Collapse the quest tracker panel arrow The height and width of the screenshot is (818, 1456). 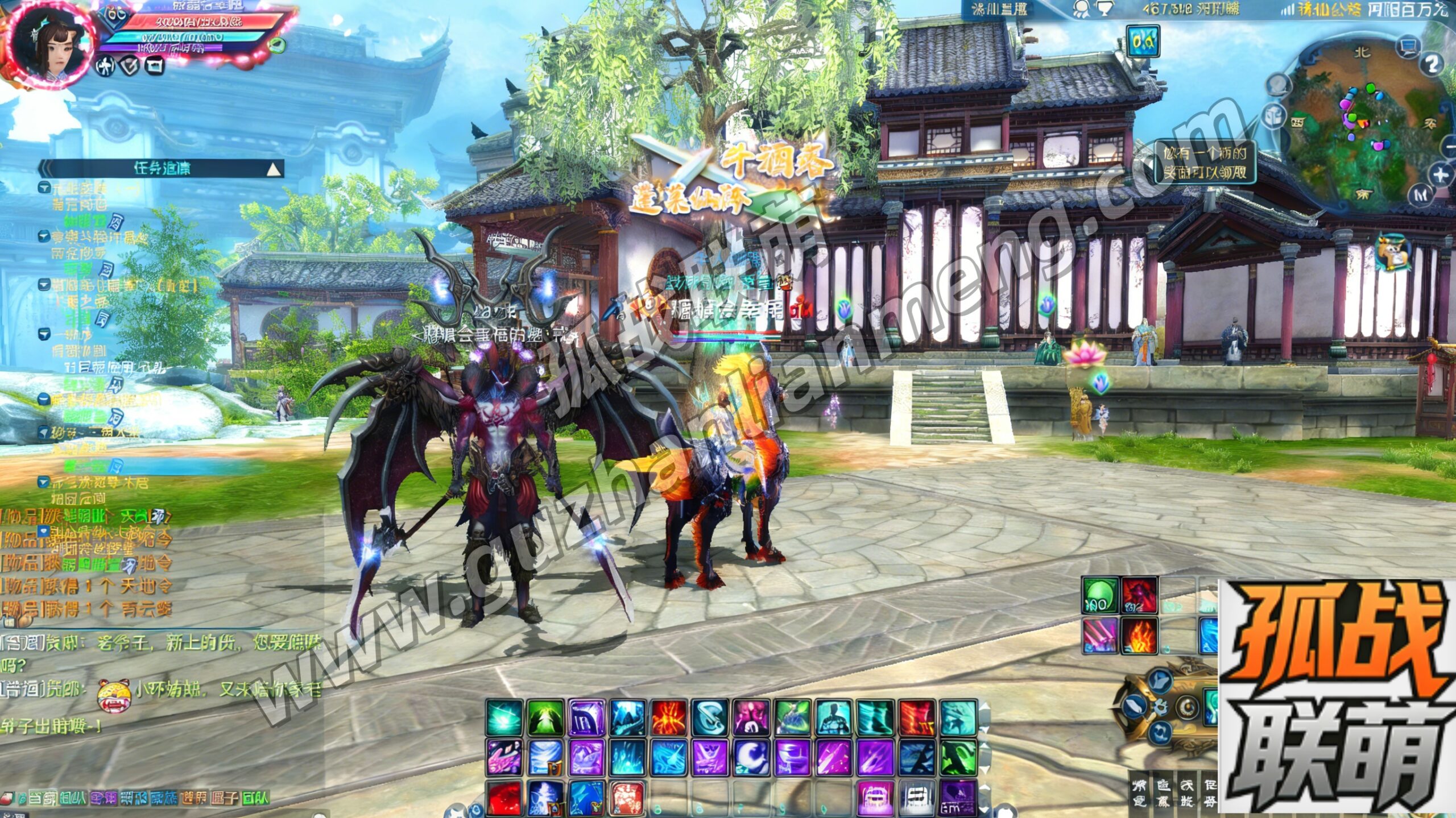coord(274,169)
